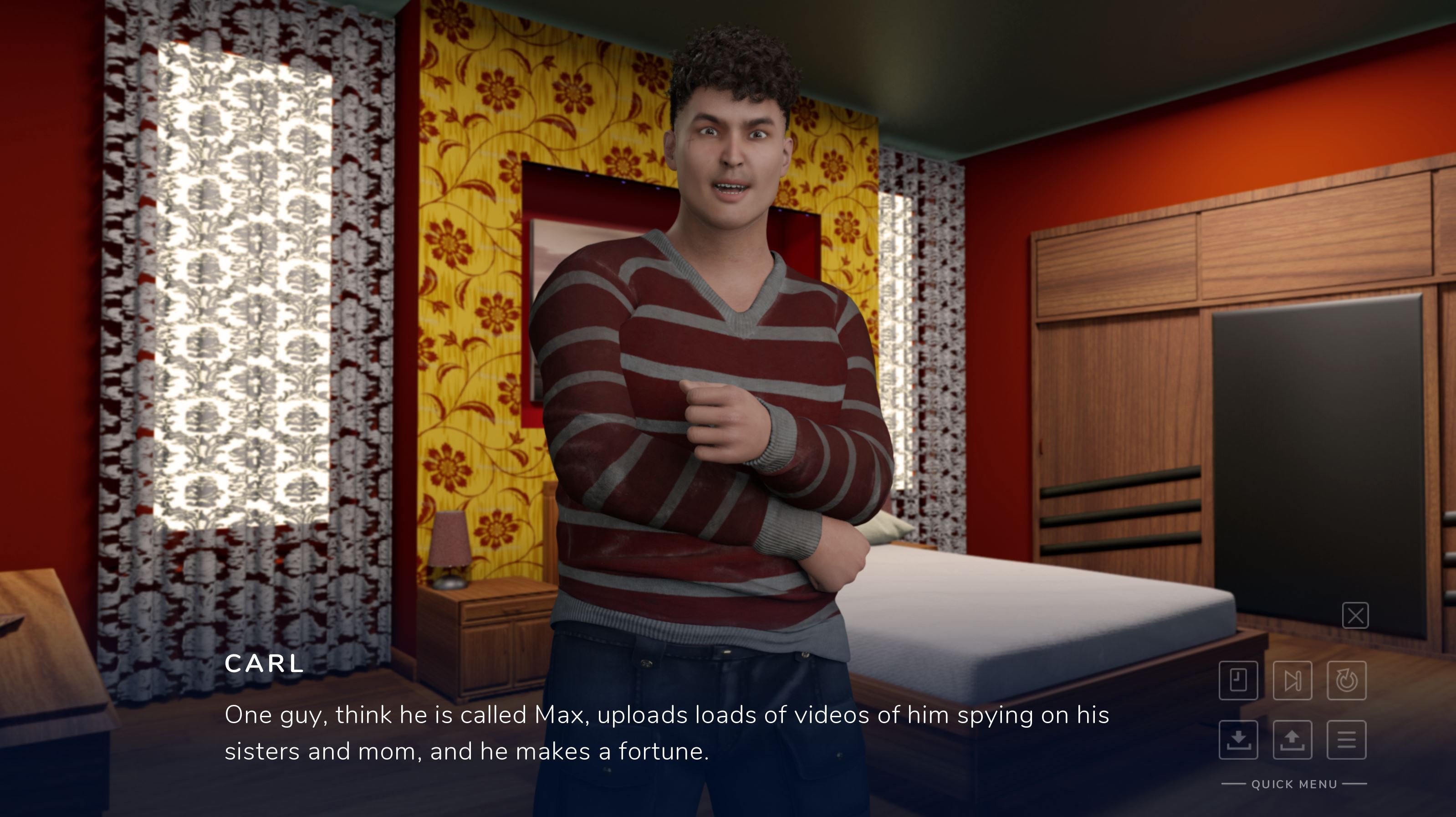Open the load game screen

point(1292,740)
